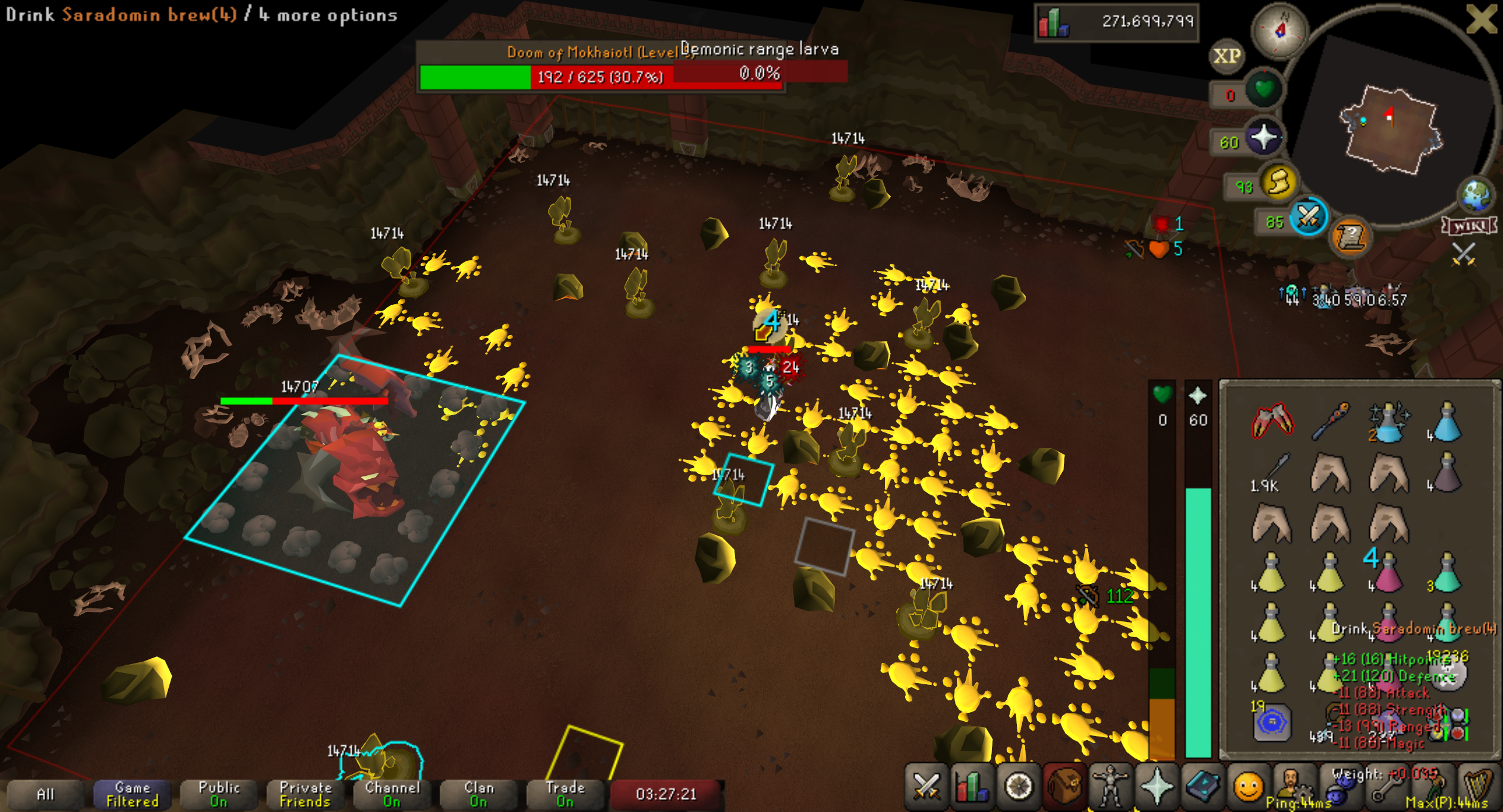The width and height of the screenshot is (1503, 812).
Task: Activate the special attack crossed-swords orb
Action: pos(1308,217)
